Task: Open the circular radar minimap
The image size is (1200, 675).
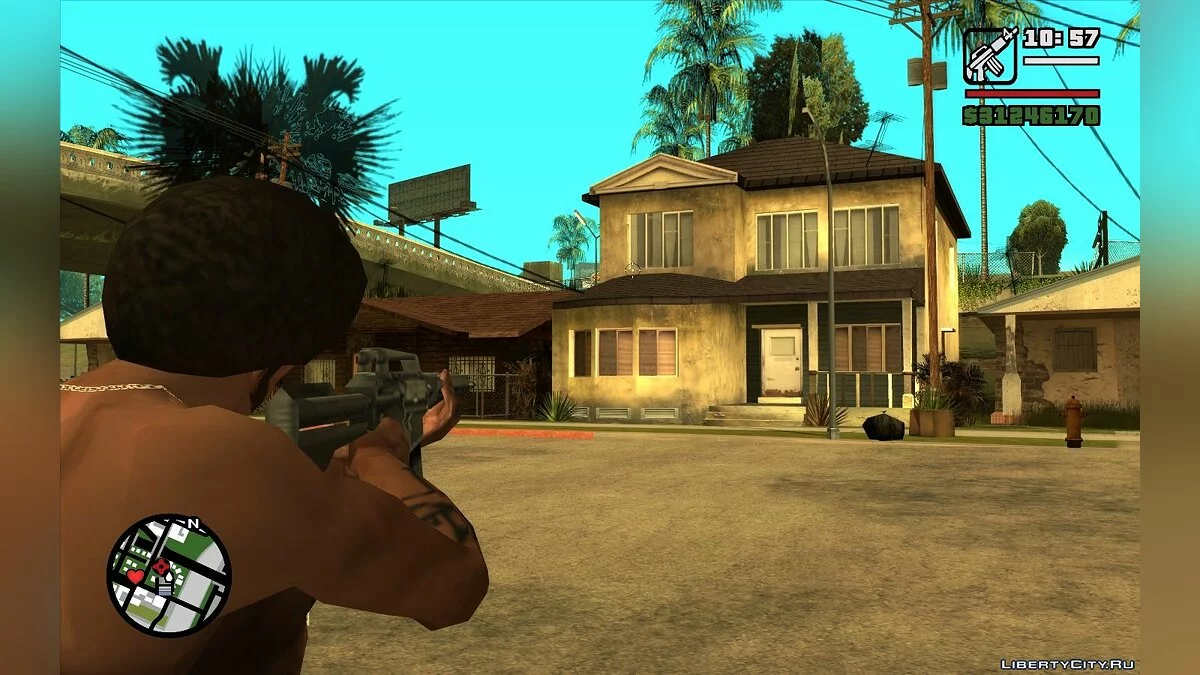Action: pos(169,575)
